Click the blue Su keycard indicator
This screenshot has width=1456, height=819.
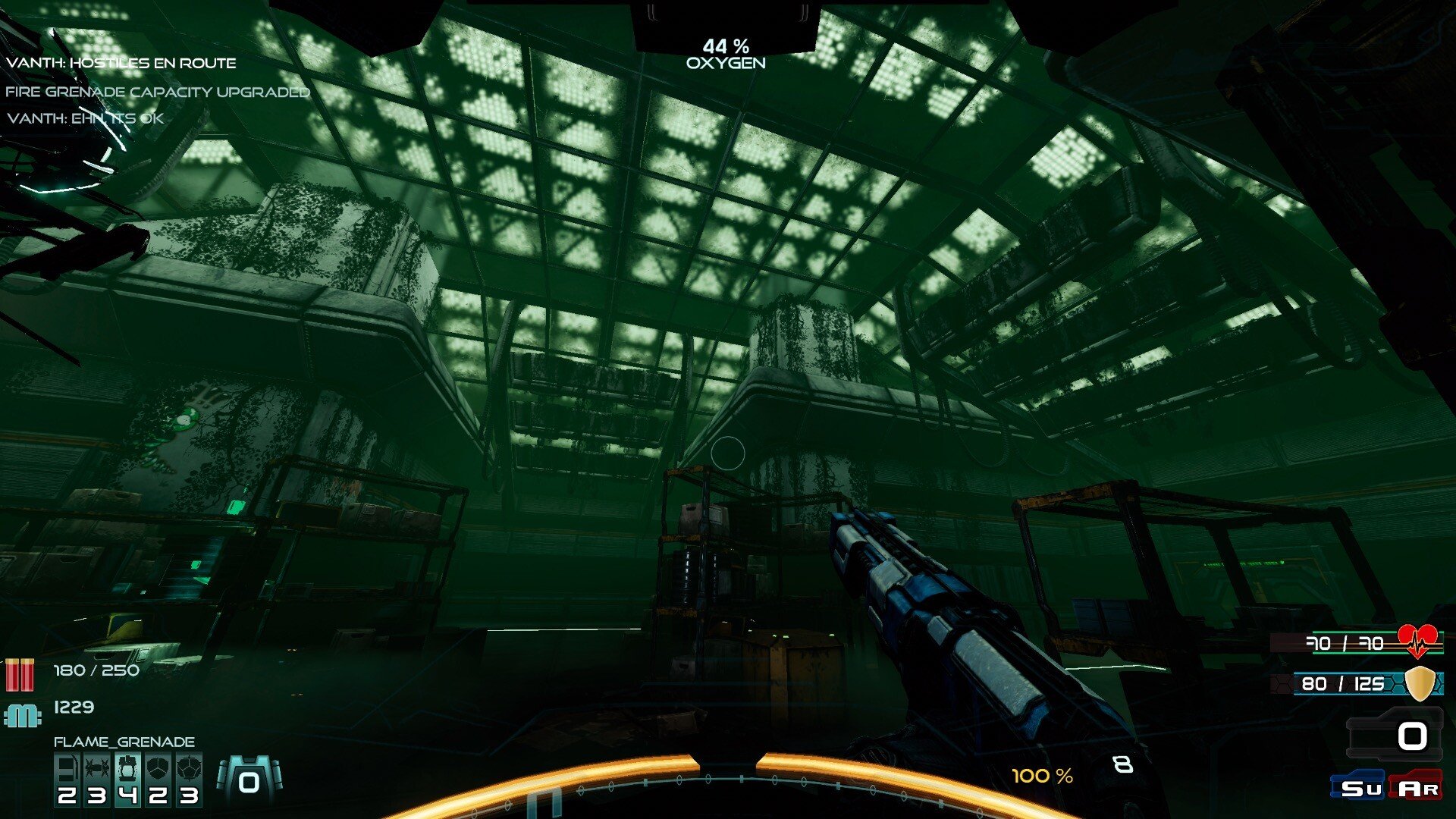(x=1359, y=787)
